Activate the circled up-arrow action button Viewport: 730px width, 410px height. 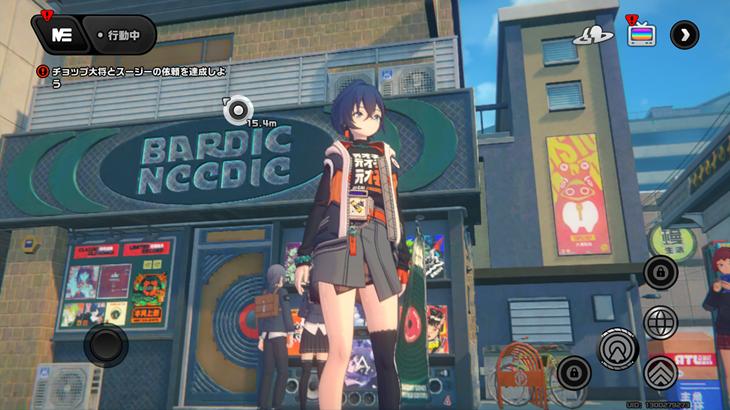[x=618, y=347]
